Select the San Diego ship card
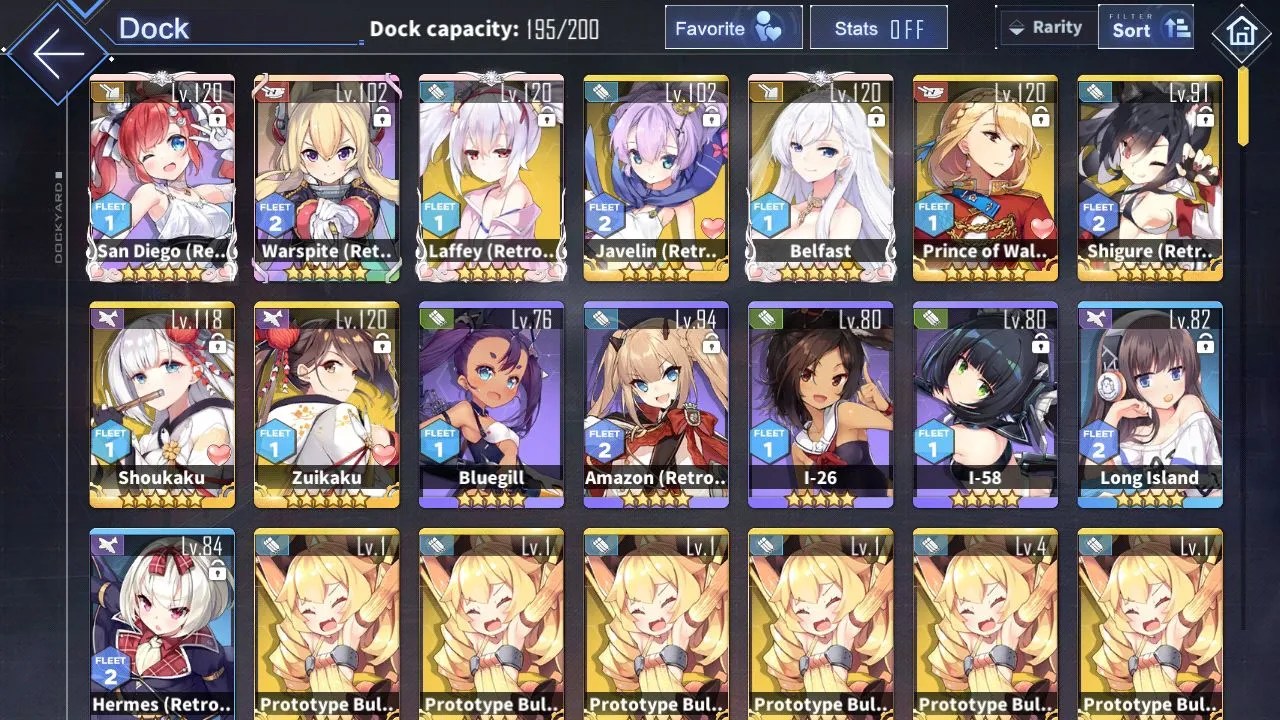Image resolution: width=1280 pixels, height=720 pixels. [162, 177]
